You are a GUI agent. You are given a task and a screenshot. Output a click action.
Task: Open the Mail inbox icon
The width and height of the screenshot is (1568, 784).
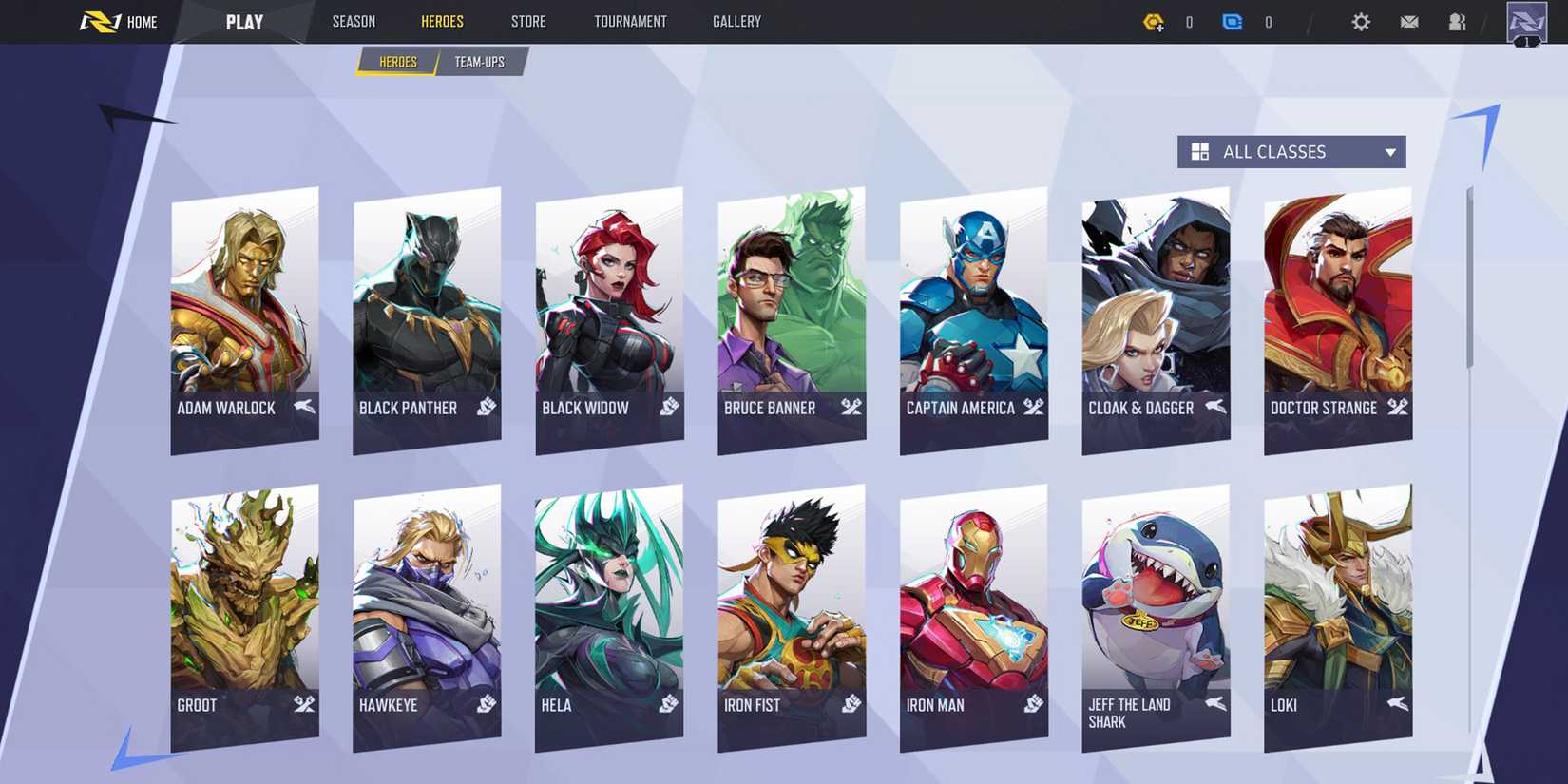tap(1409, 21)
